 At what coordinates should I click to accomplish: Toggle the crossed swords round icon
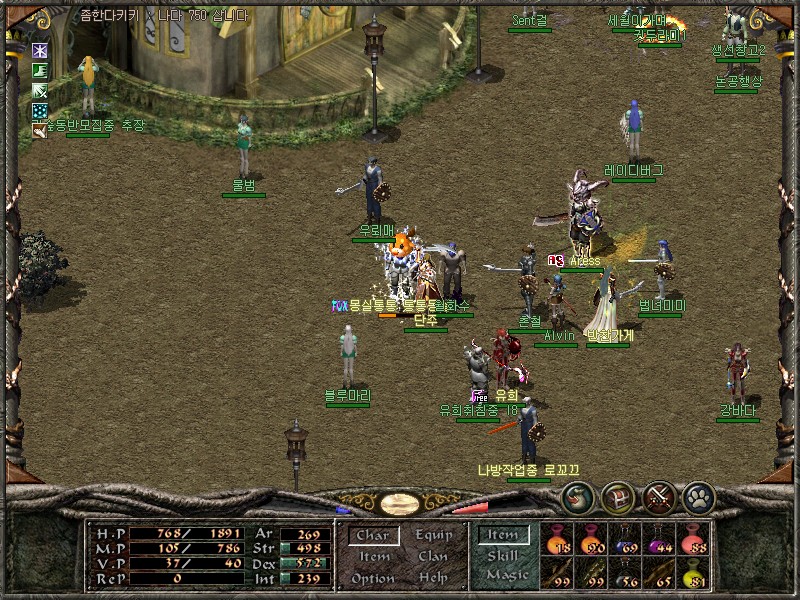click(x=658, y=496)
